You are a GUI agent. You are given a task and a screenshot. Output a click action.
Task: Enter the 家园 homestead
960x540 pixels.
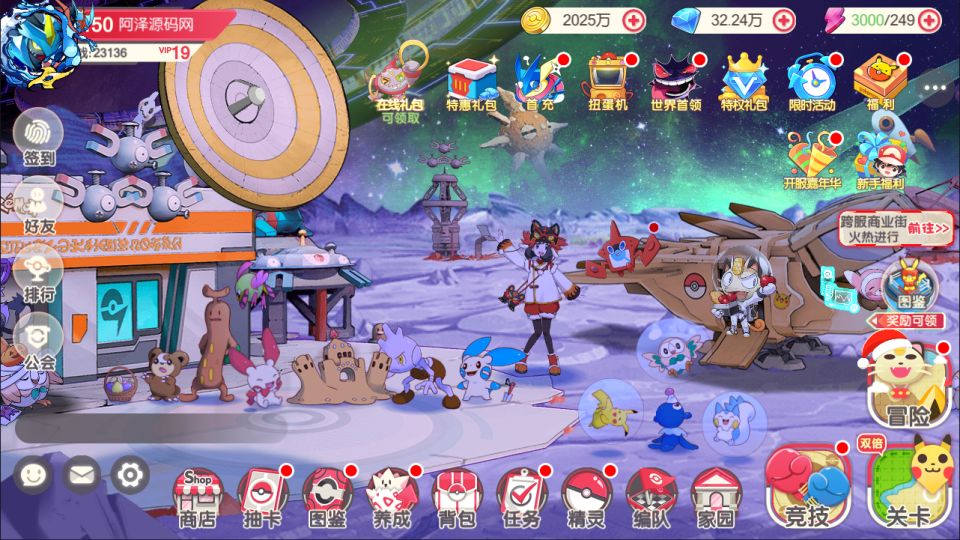pos(715,497)
